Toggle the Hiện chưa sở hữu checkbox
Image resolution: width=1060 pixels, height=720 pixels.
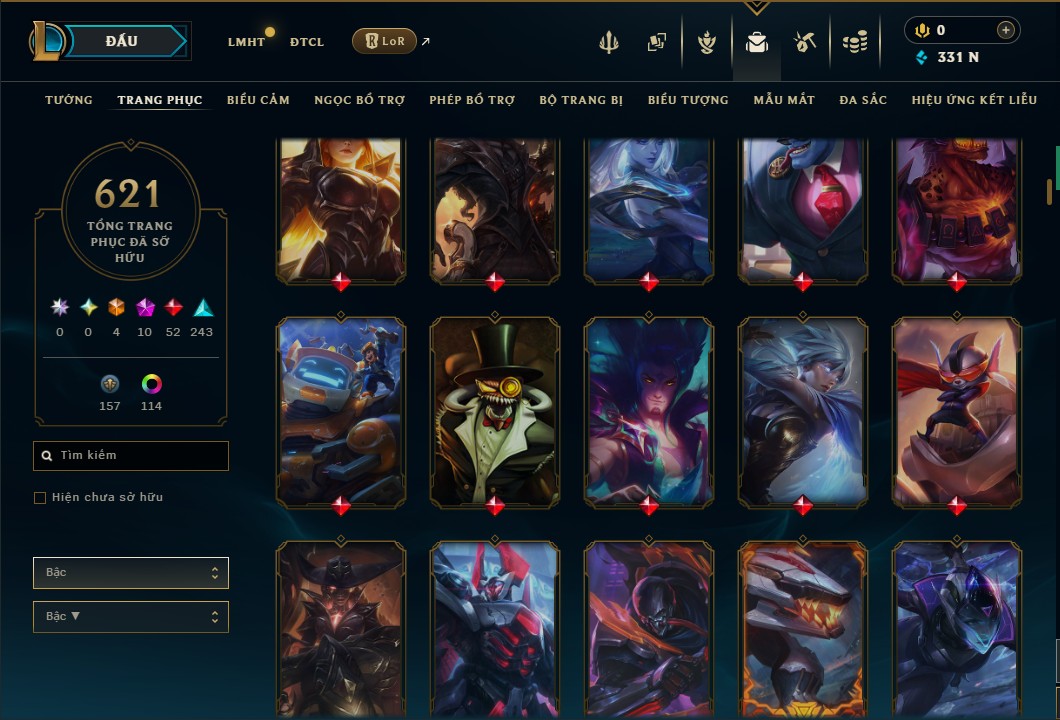pos(40,498)
